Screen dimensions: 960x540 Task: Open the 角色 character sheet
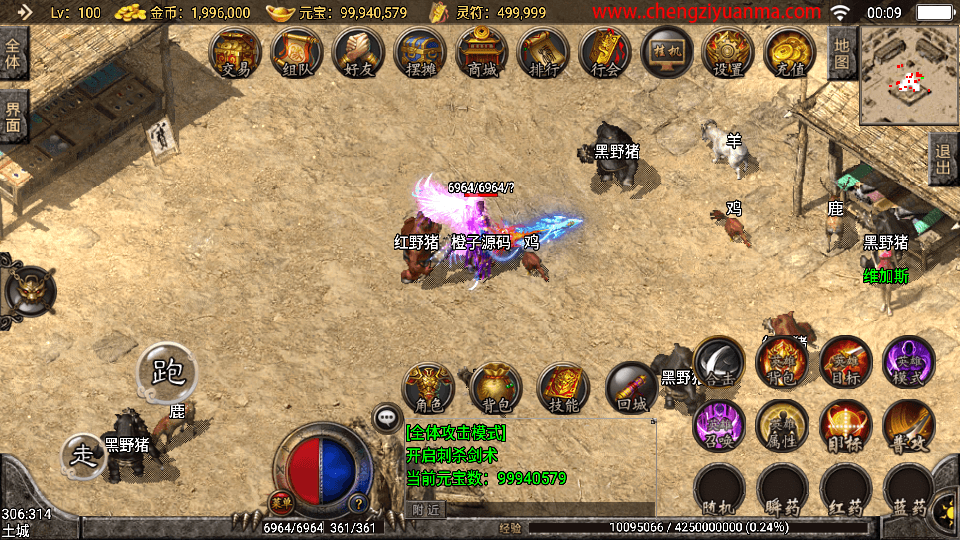click(429, 390)
